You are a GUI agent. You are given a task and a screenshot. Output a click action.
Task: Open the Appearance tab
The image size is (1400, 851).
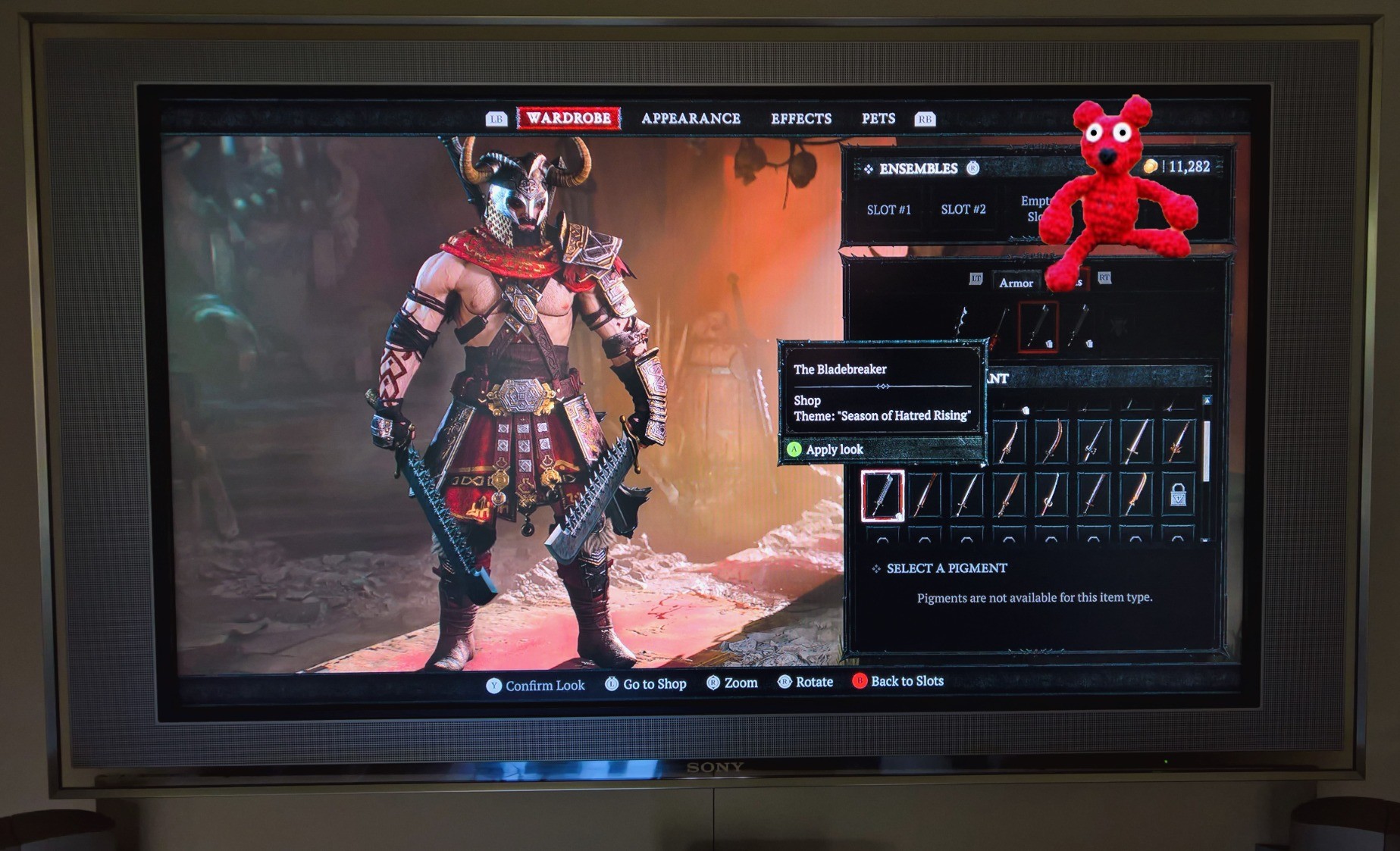point(691,118)
